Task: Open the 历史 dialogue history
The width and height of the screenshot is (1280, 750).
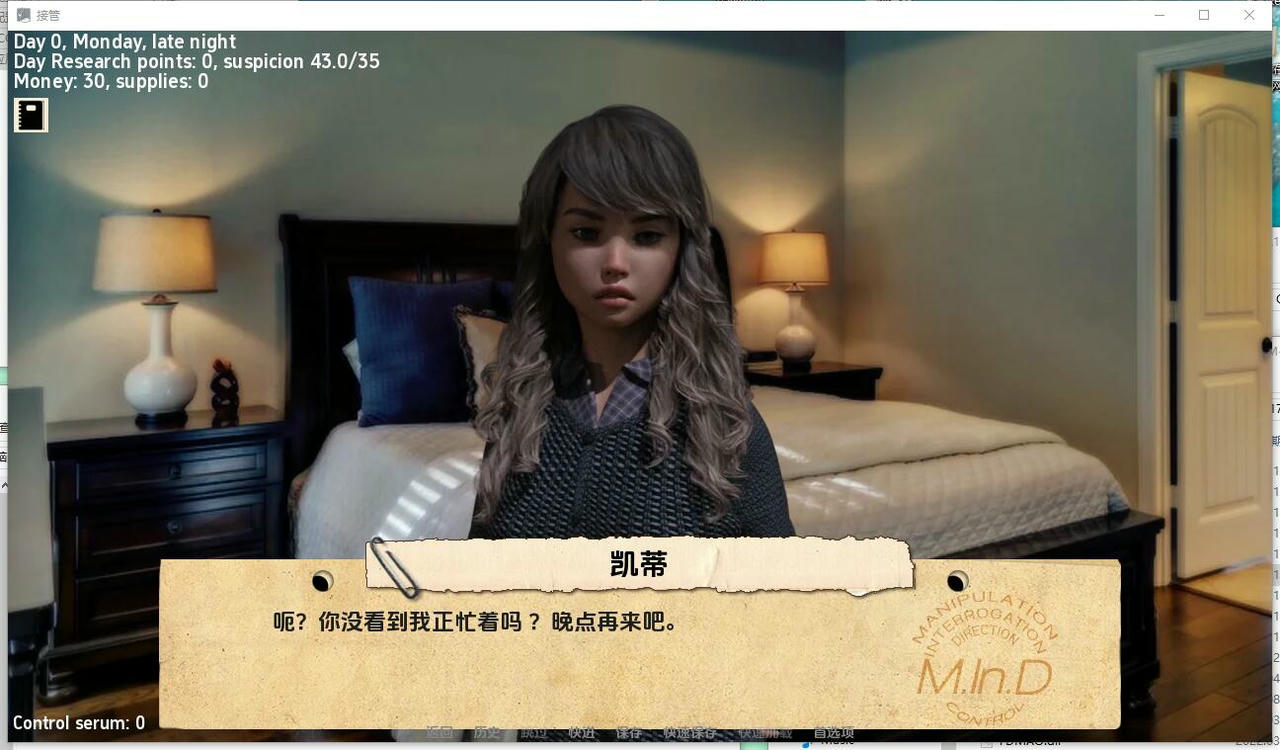Action: tap(487, 732)
